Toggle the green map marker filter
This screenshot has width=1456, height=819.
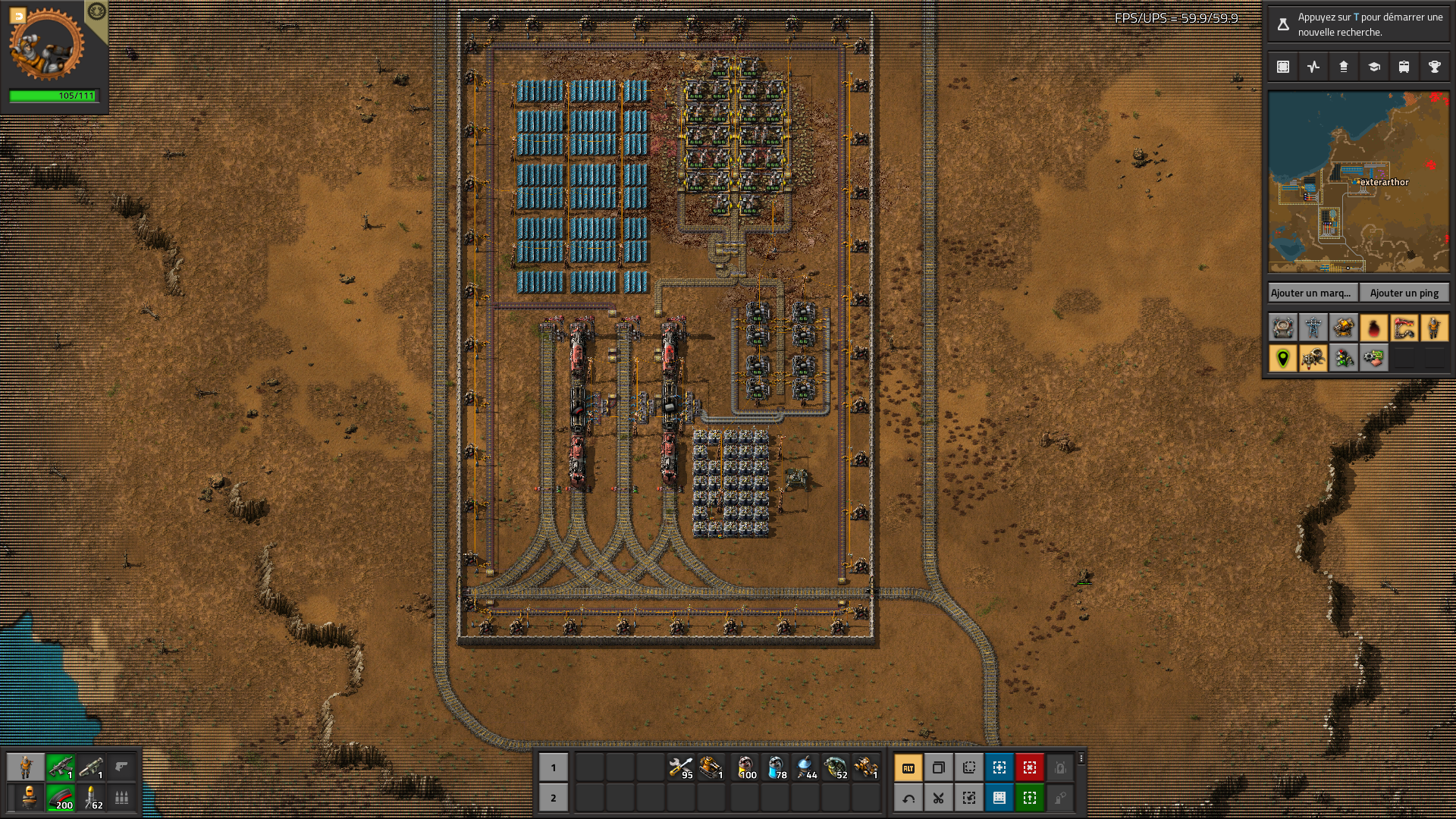[x=1283, y=358]
